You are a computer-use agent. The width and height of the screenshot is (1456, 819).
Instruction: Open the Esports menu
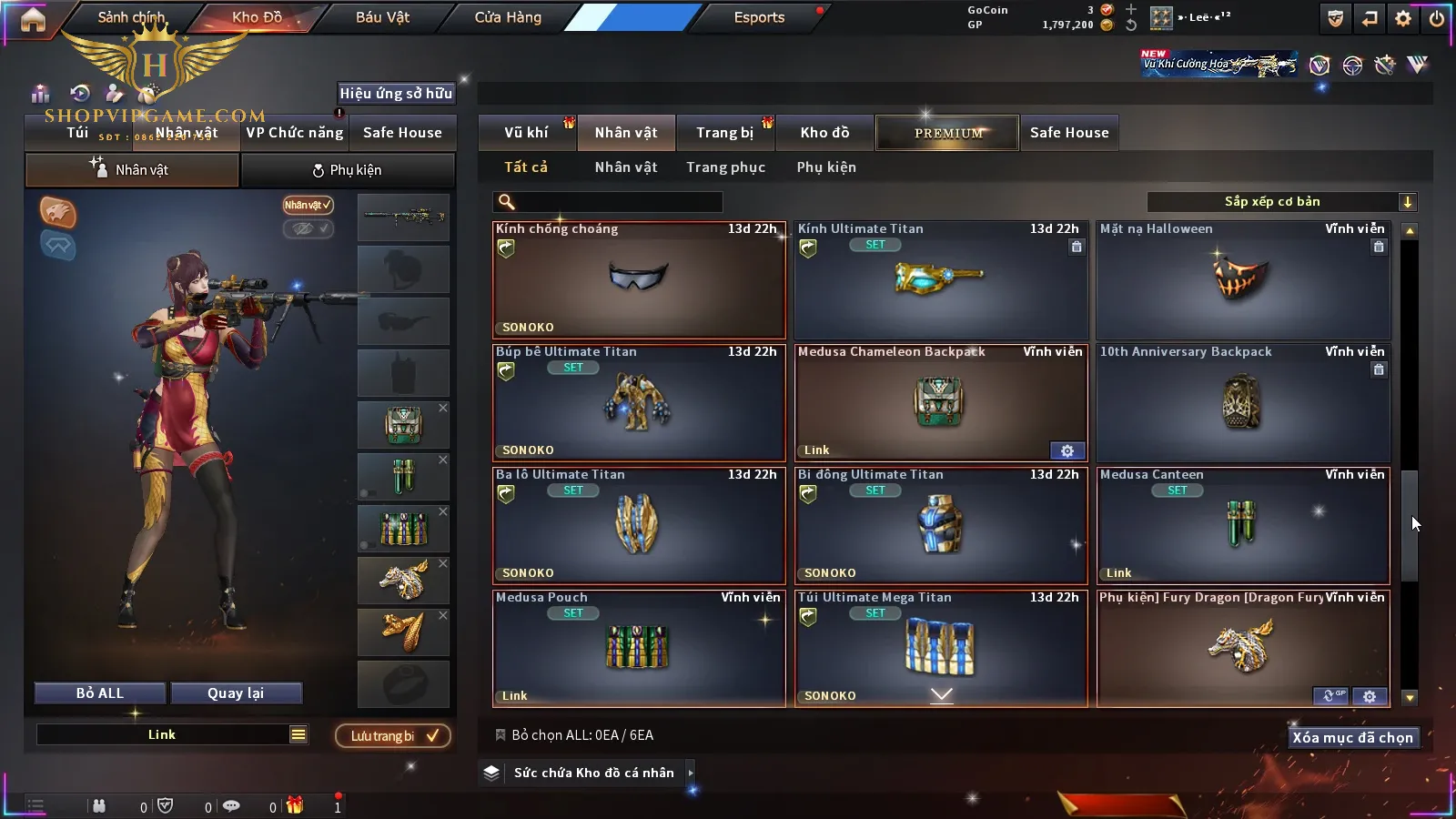pyautogui.click(x=759, y=17)
